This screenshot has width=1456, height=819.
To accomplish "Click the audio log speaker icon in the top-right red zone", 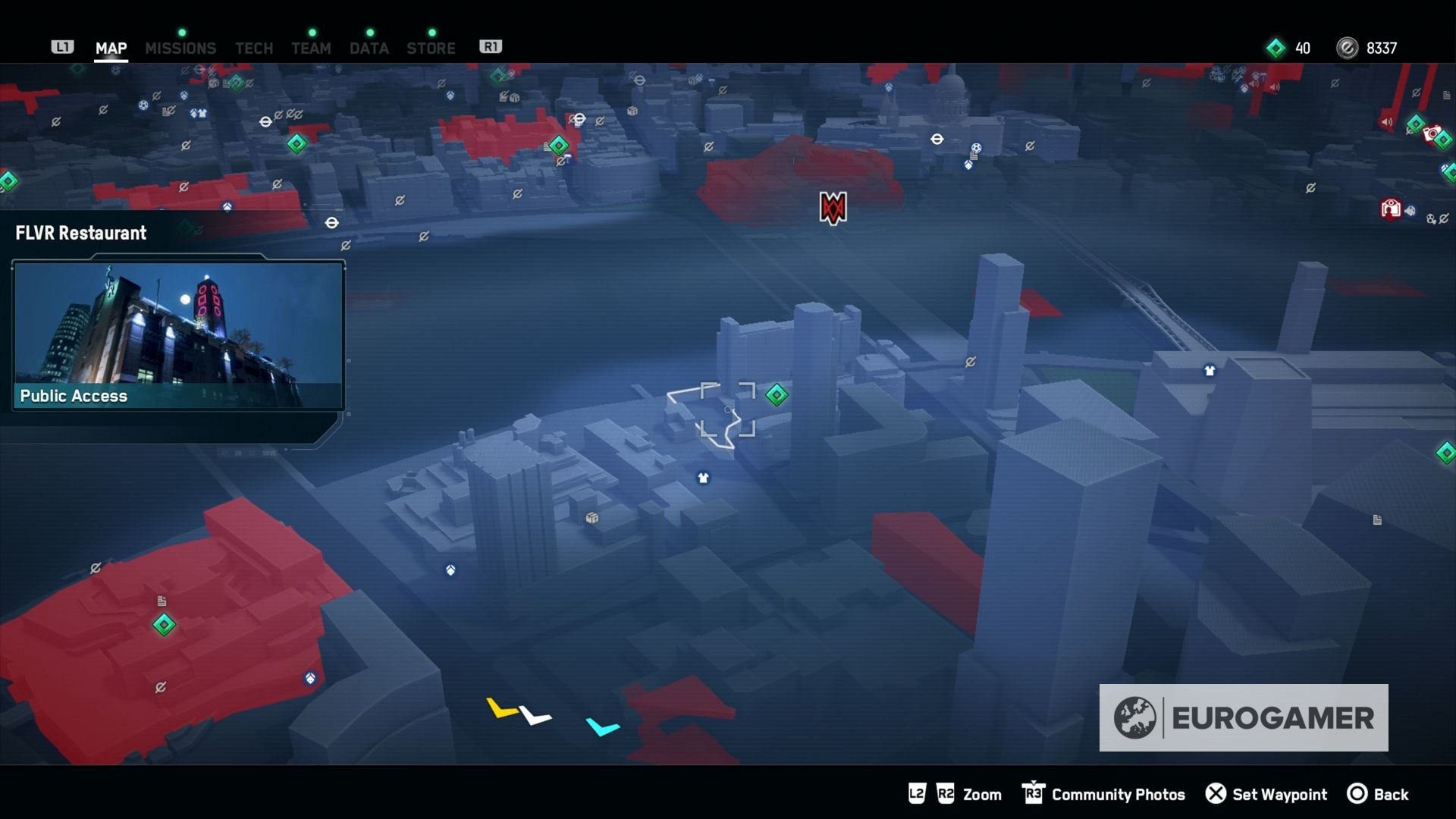I will tap(1385, 120).
